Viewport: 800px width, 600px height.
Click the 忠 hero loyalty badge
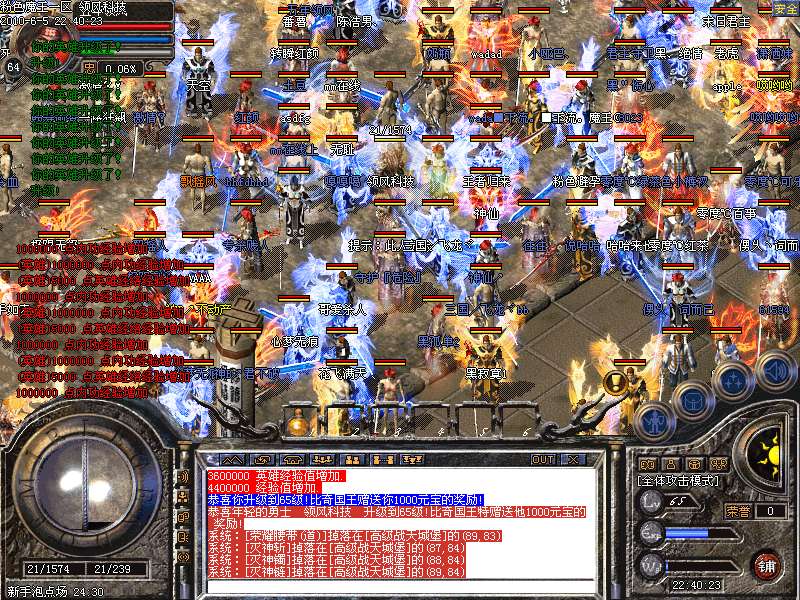point(90,68)
